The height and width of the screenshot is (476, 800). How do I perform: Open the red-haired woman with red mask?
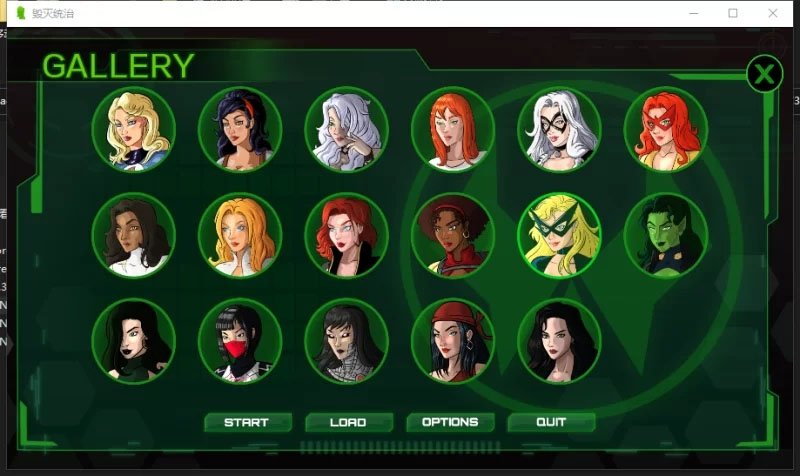(665, 129)
